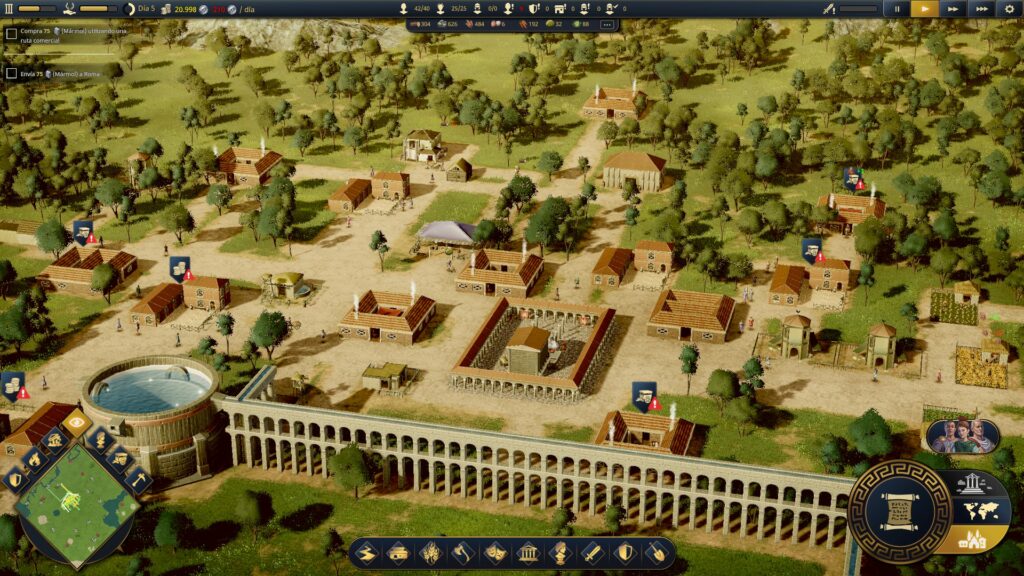Open the sword military category
This screenshot has width=1024, height=576.
pyautogui.click(x=590, y=552)
